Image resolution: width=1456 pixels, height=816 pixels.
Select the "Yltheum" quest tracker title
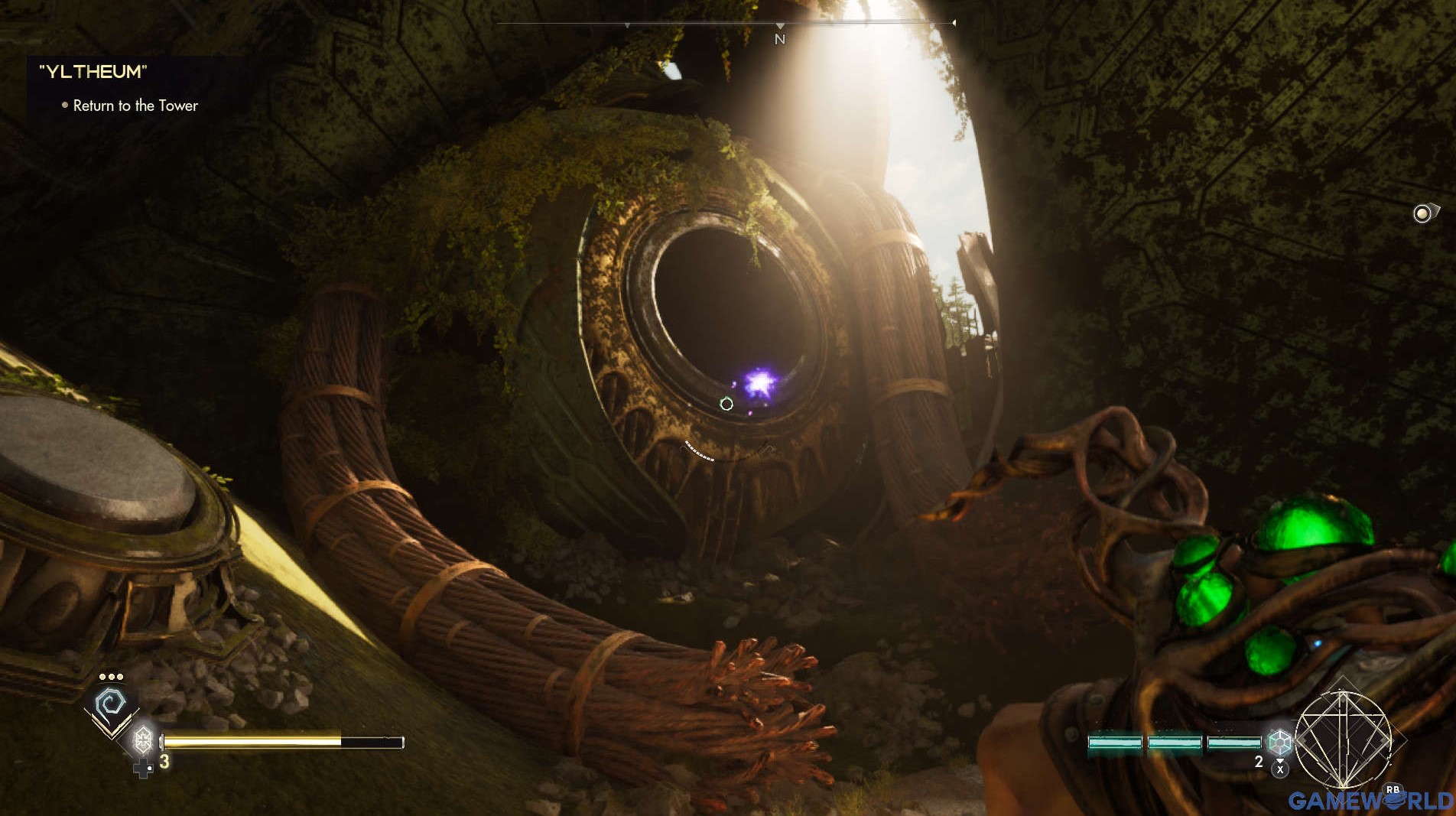click(93, 72)
